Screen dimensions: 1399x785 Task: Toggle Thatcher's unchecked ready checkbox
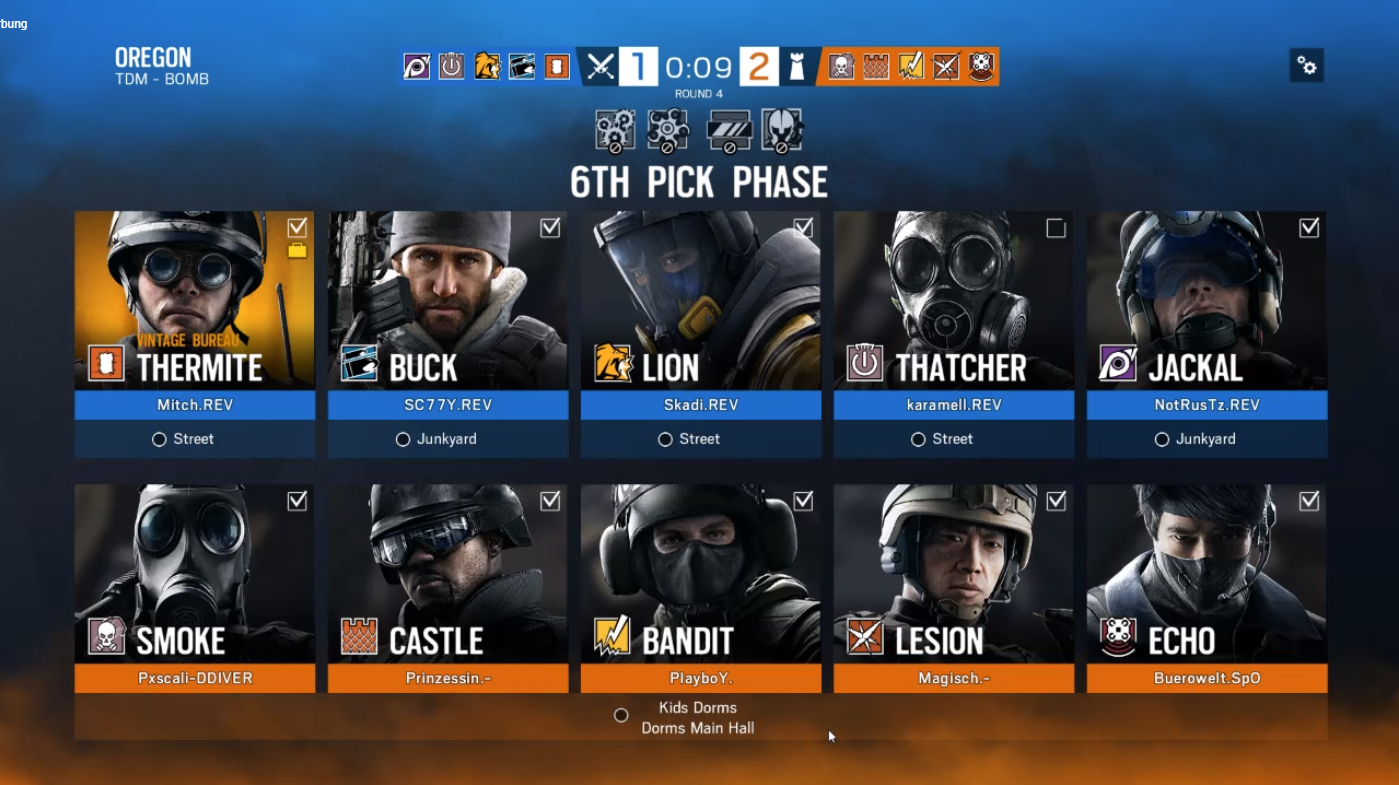(1056, 229)
